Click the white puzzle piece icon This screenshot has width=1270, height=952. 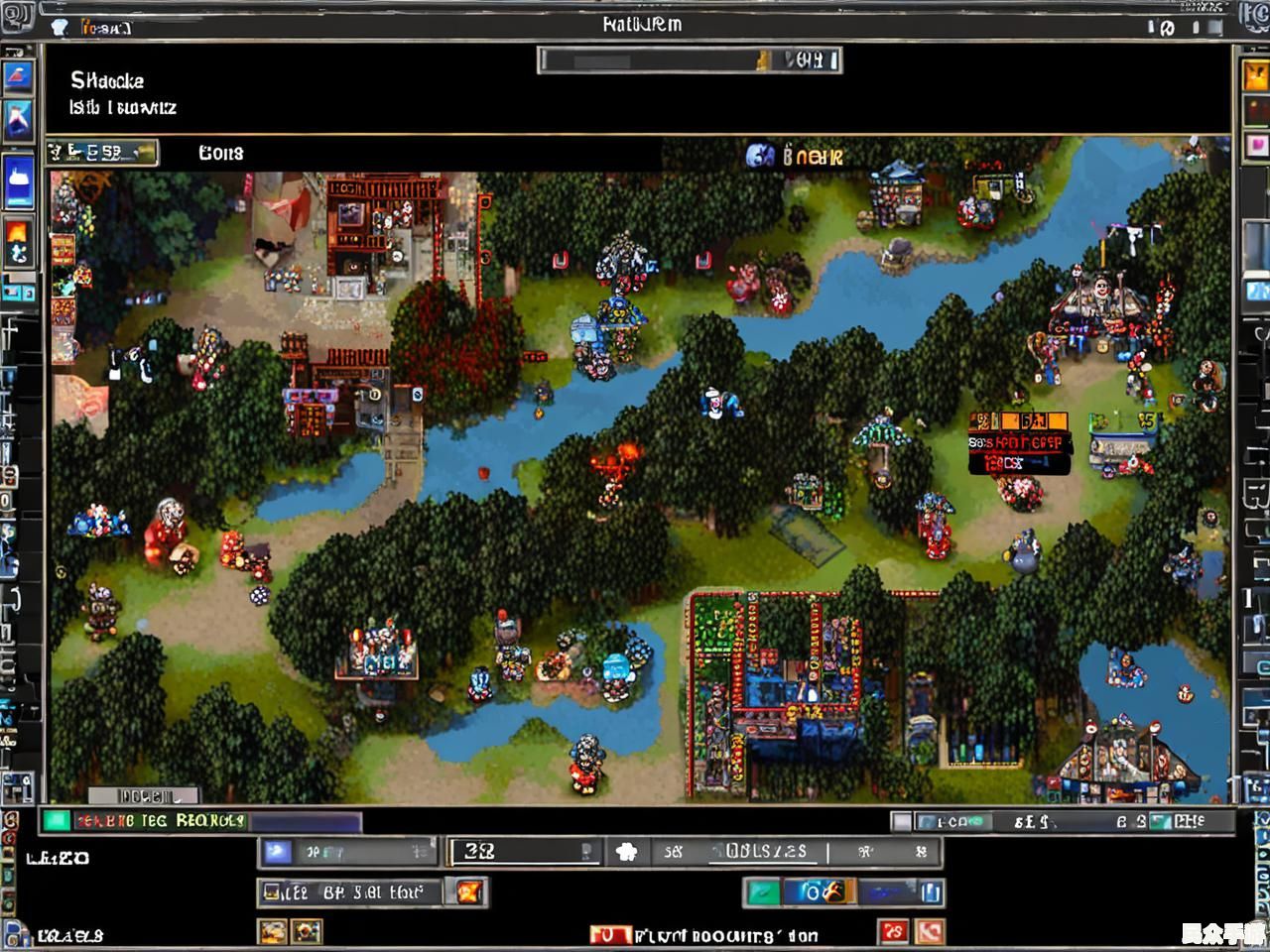point(626,852)
